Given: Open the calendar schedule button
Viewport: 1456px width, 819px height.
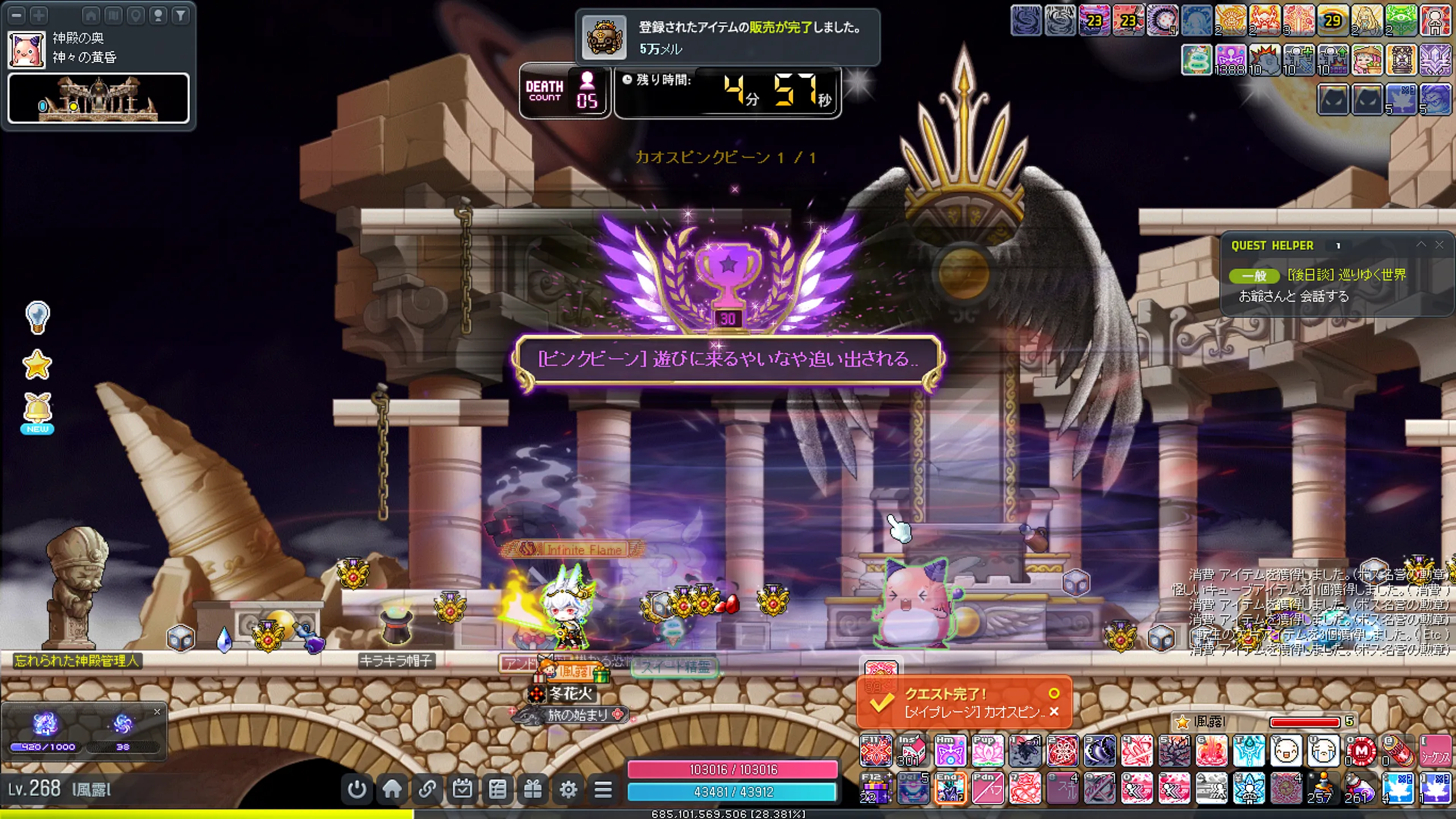Looking at the screenshot, I should pyautogui.click(x=462, y=789).
